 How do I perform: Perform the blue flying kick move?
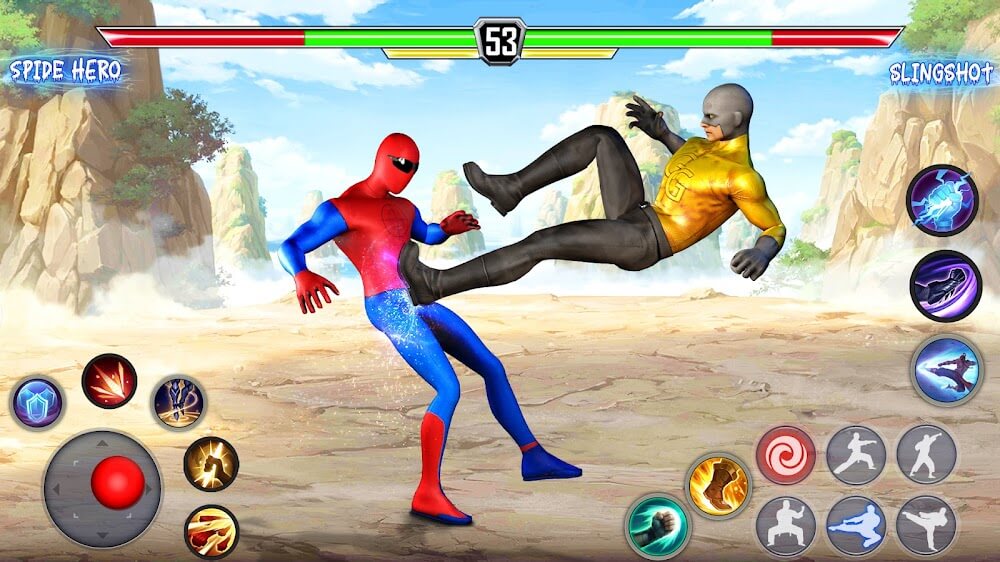855,526
